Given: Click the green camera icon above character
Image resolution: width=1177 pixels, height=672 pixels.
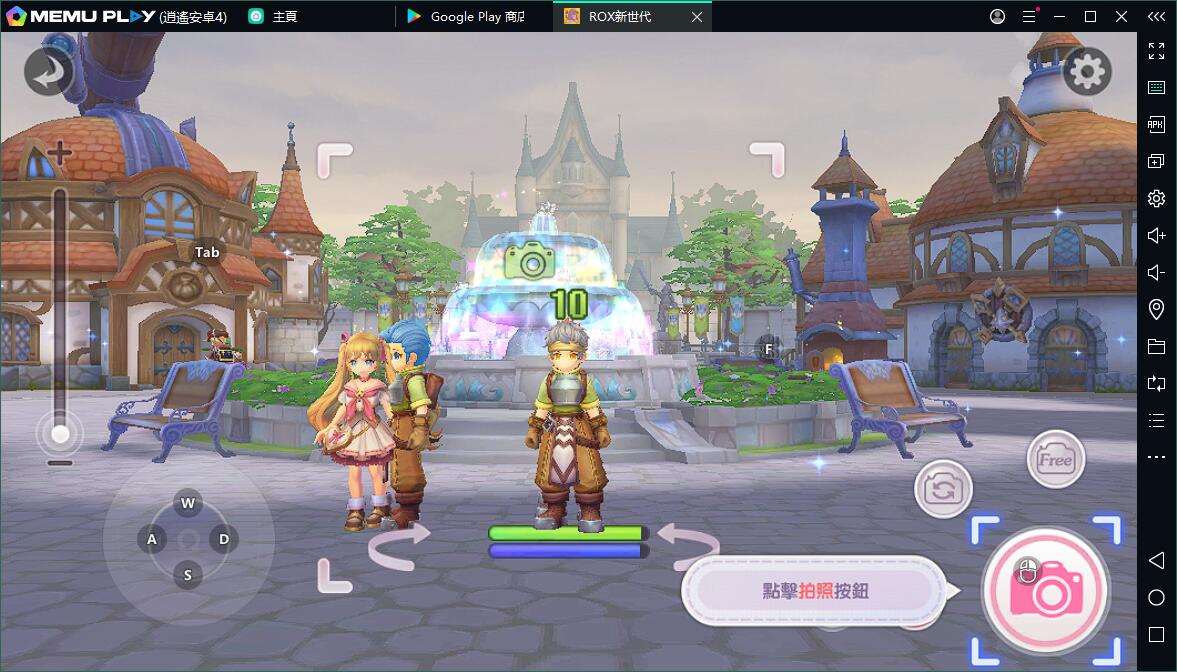Looking at the screenshot, I should 529,261.
